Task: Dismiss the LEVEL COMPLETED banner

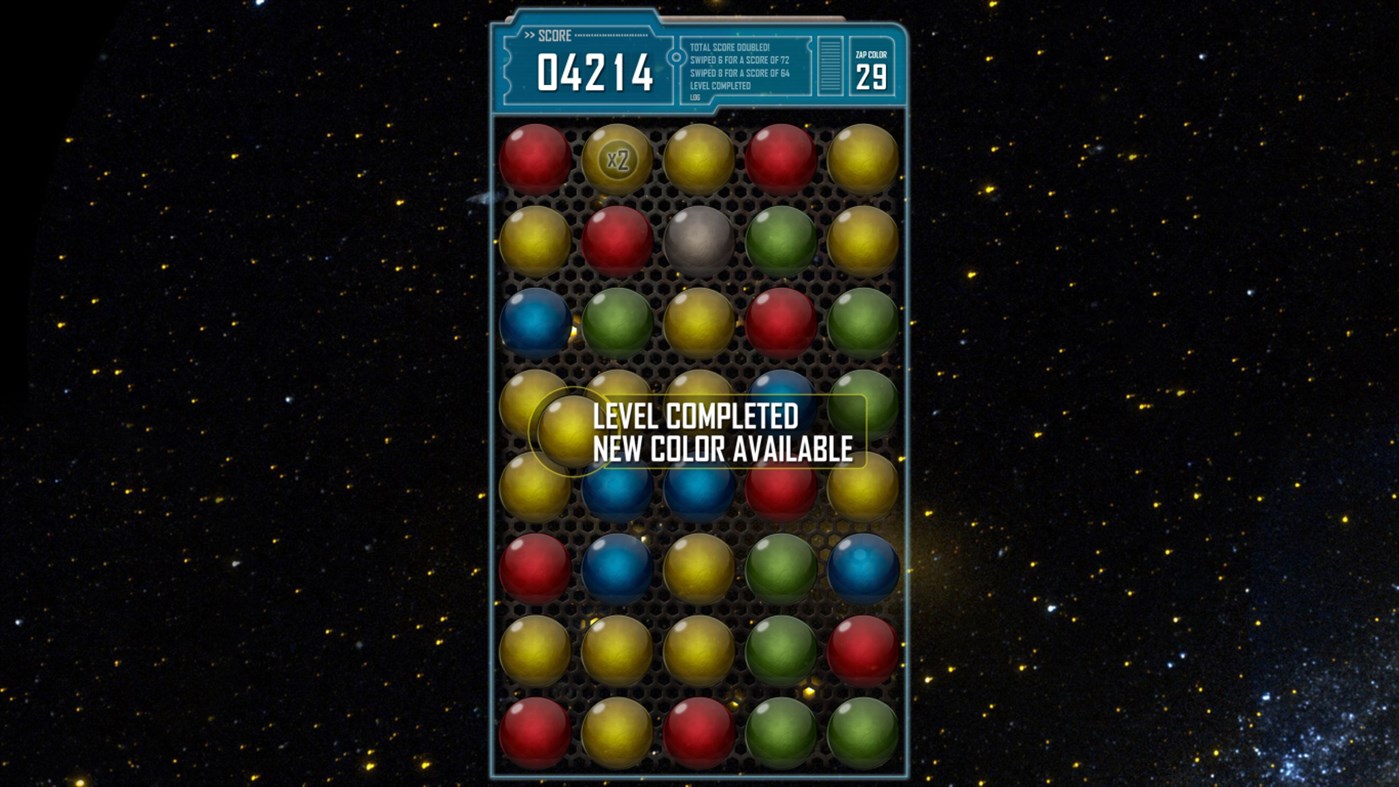Action: [x=725, y=432]
